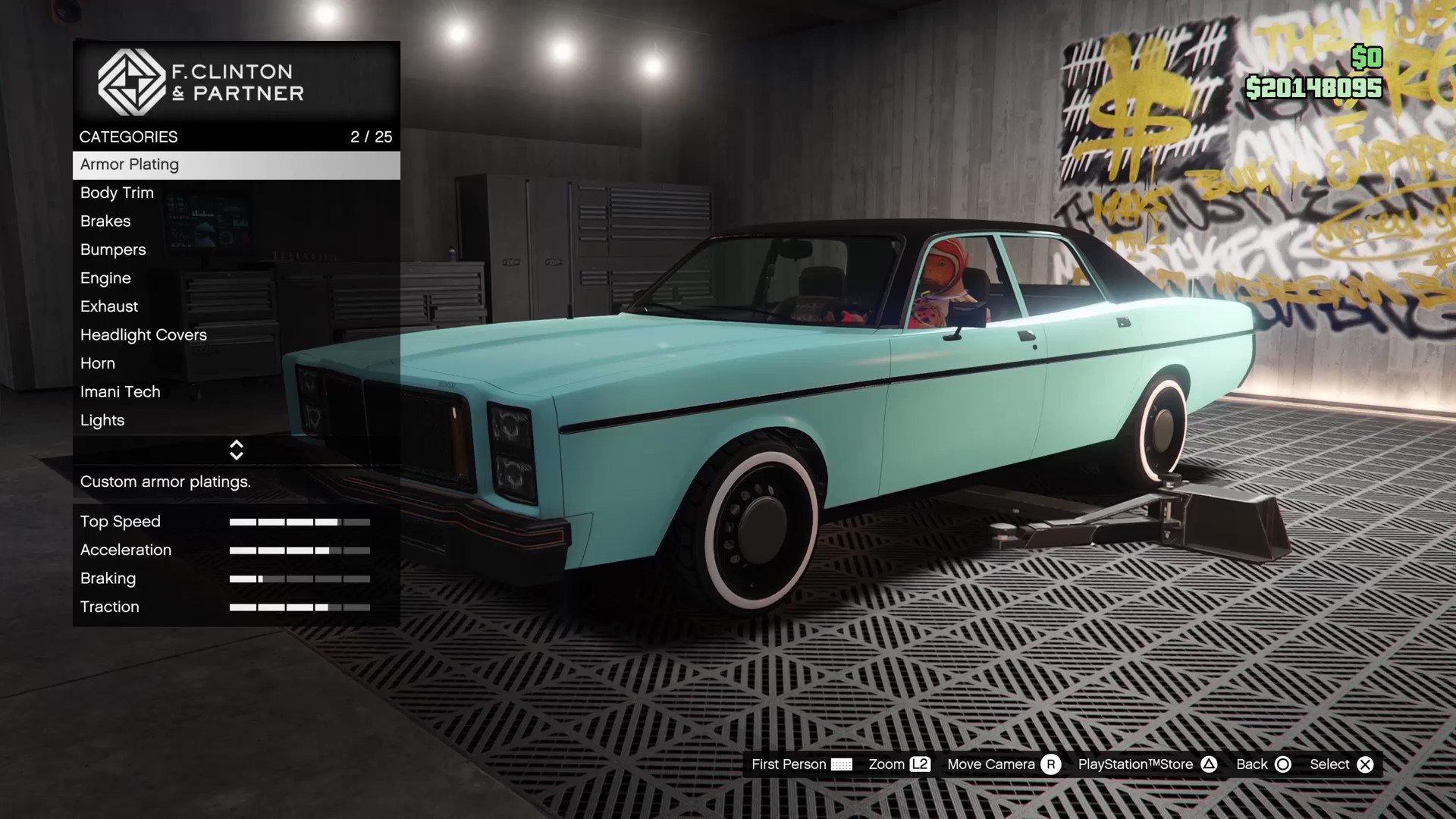This screenshot has height=819, width=1456.
Task: Select the Imani Tech category
Action: coord(236,392)
